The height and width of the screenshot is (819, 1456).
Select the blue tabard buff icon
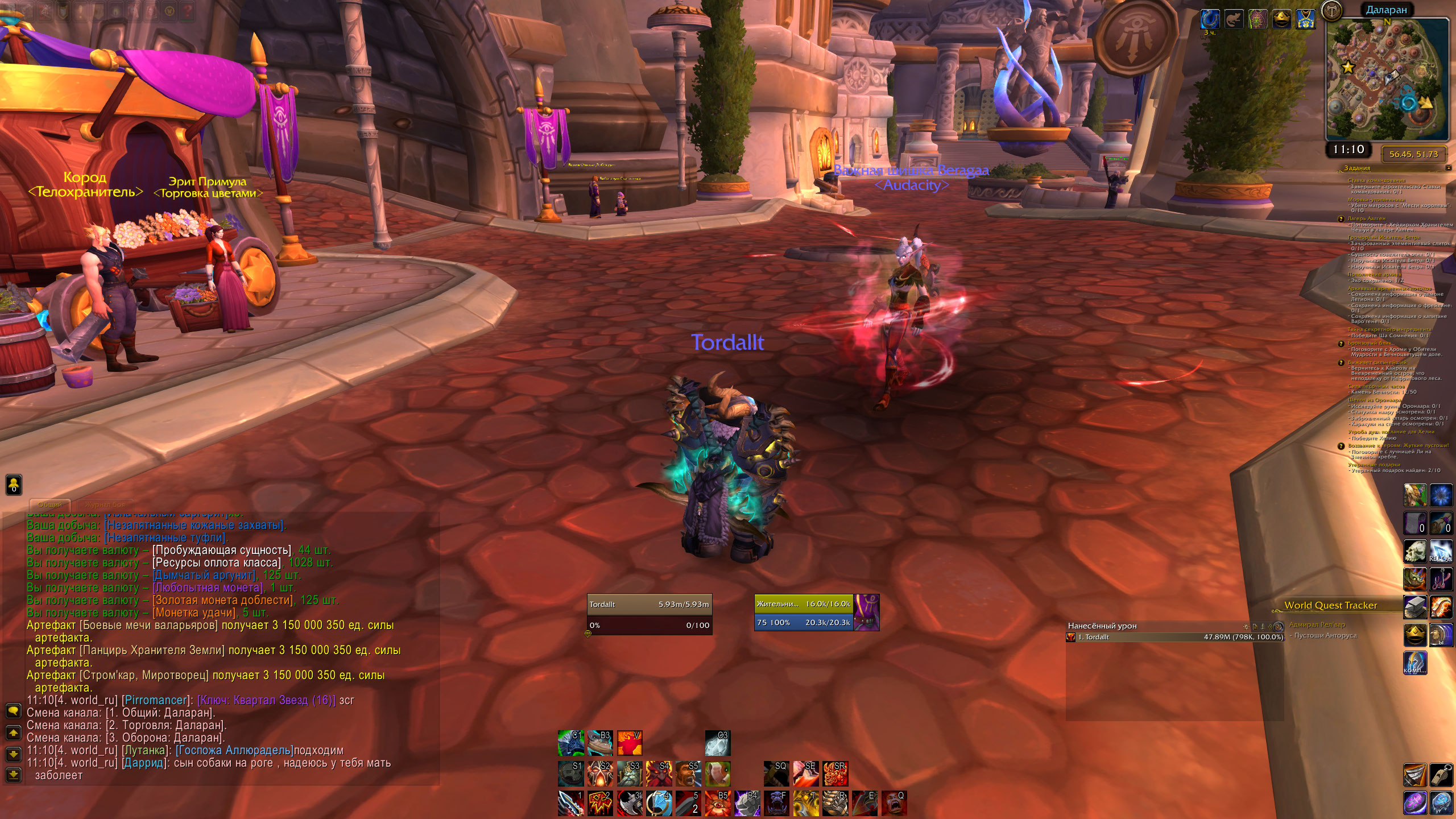1305,19
